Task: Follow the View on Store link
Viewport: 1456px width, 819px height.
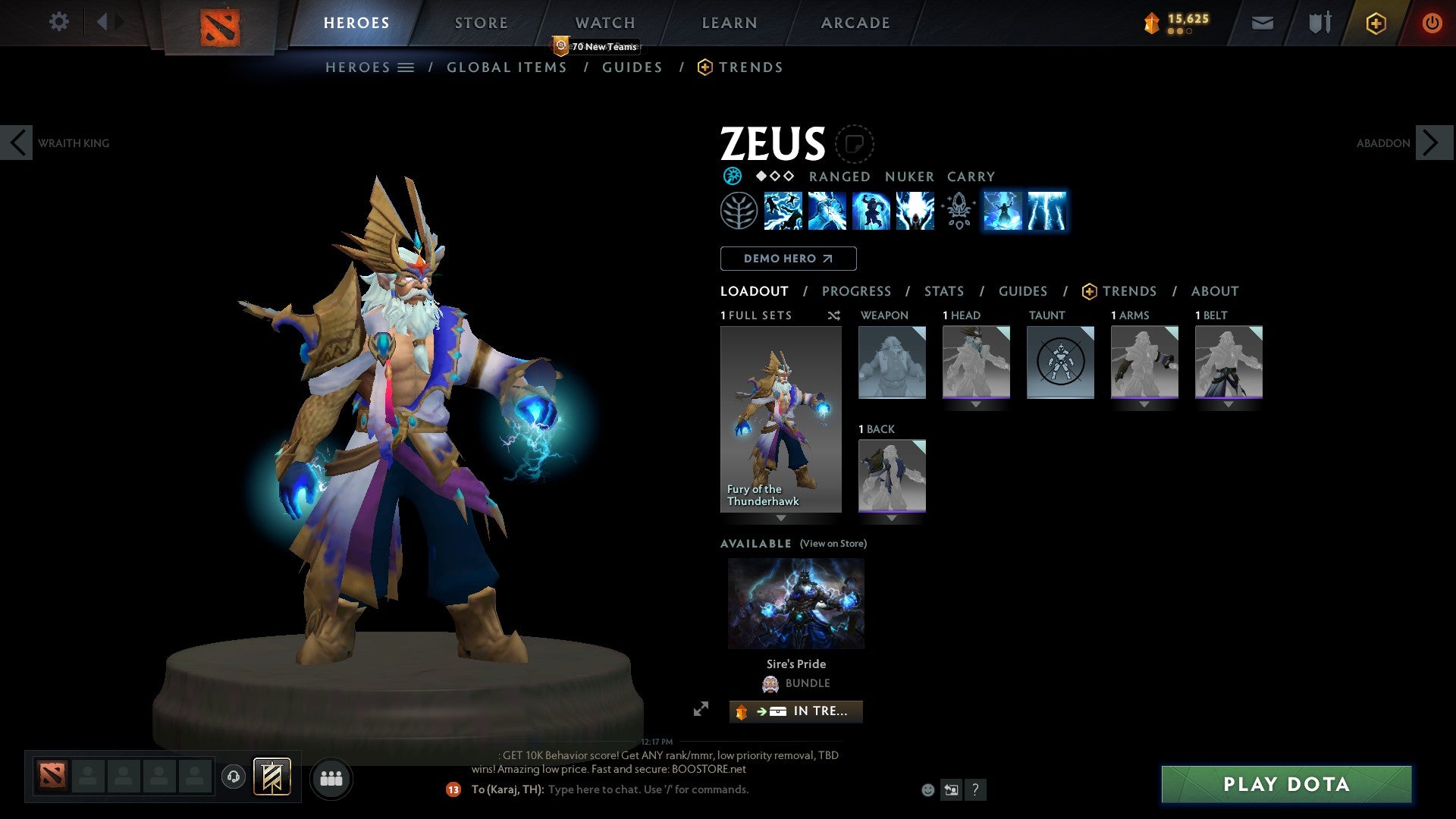Action: (x=833, y=544)
